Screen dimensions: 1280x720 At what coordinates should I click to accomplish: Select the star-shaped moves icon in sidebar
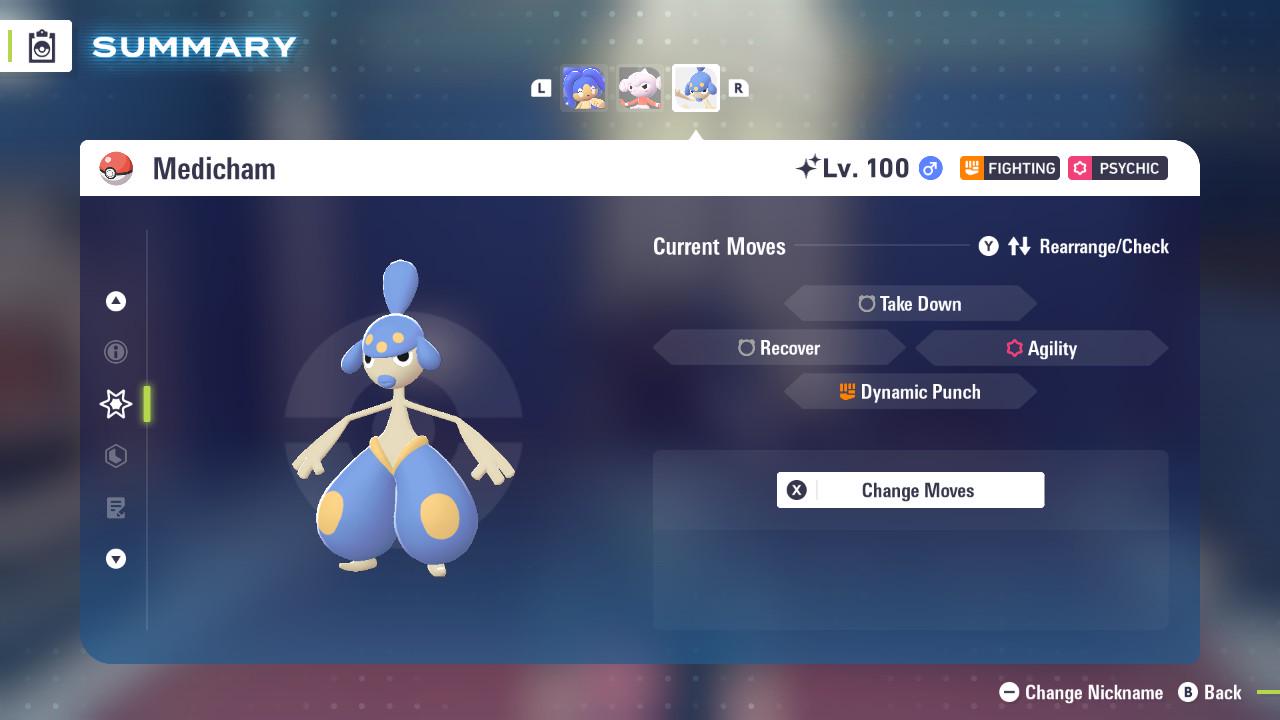pyautogui.click(x=115, y=404)
